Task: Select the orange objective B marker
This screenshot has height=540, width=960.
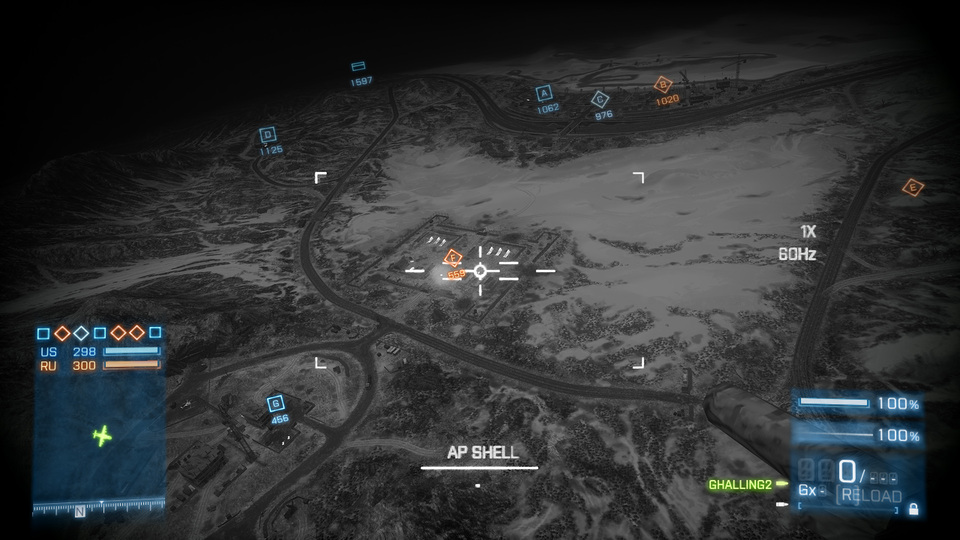Action: coord(662,85)
